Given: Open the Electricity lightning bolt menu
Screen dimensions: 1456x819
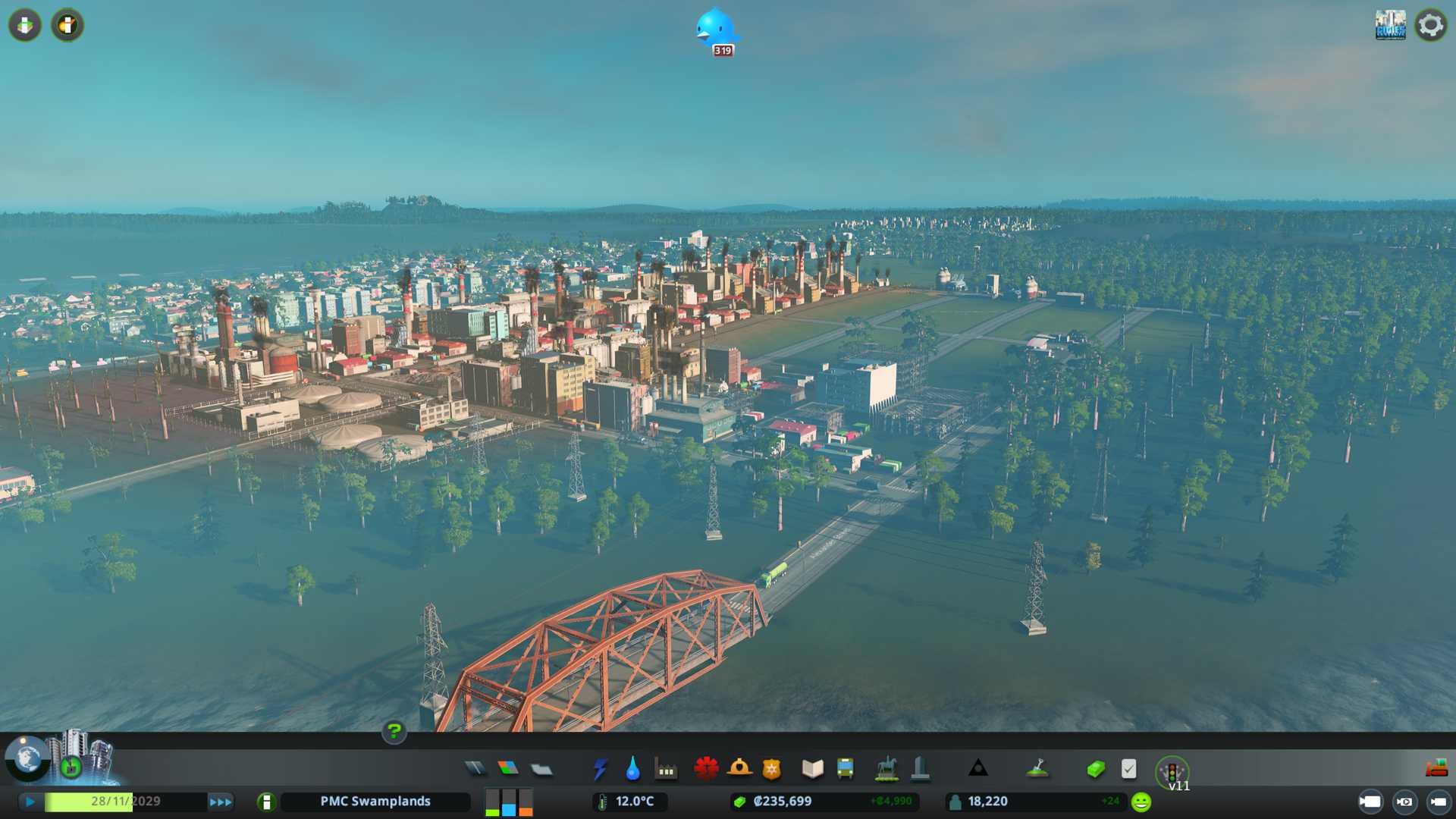Looking at the screenshot, I should click(x=600, y=769).
